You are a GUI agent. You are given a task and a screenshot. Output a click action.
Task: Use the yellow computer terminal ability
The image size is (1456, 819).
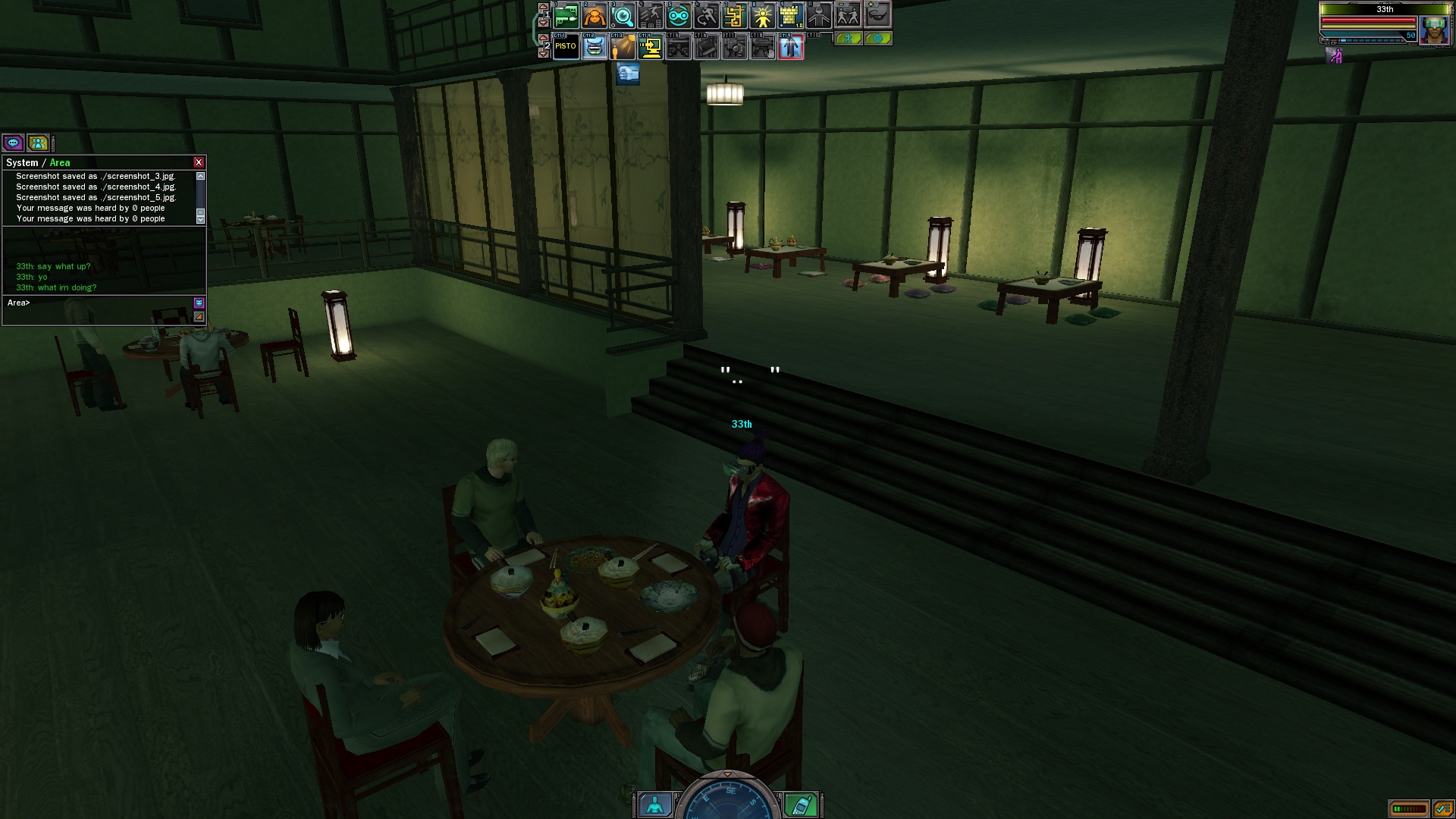(x=651, y=47)
